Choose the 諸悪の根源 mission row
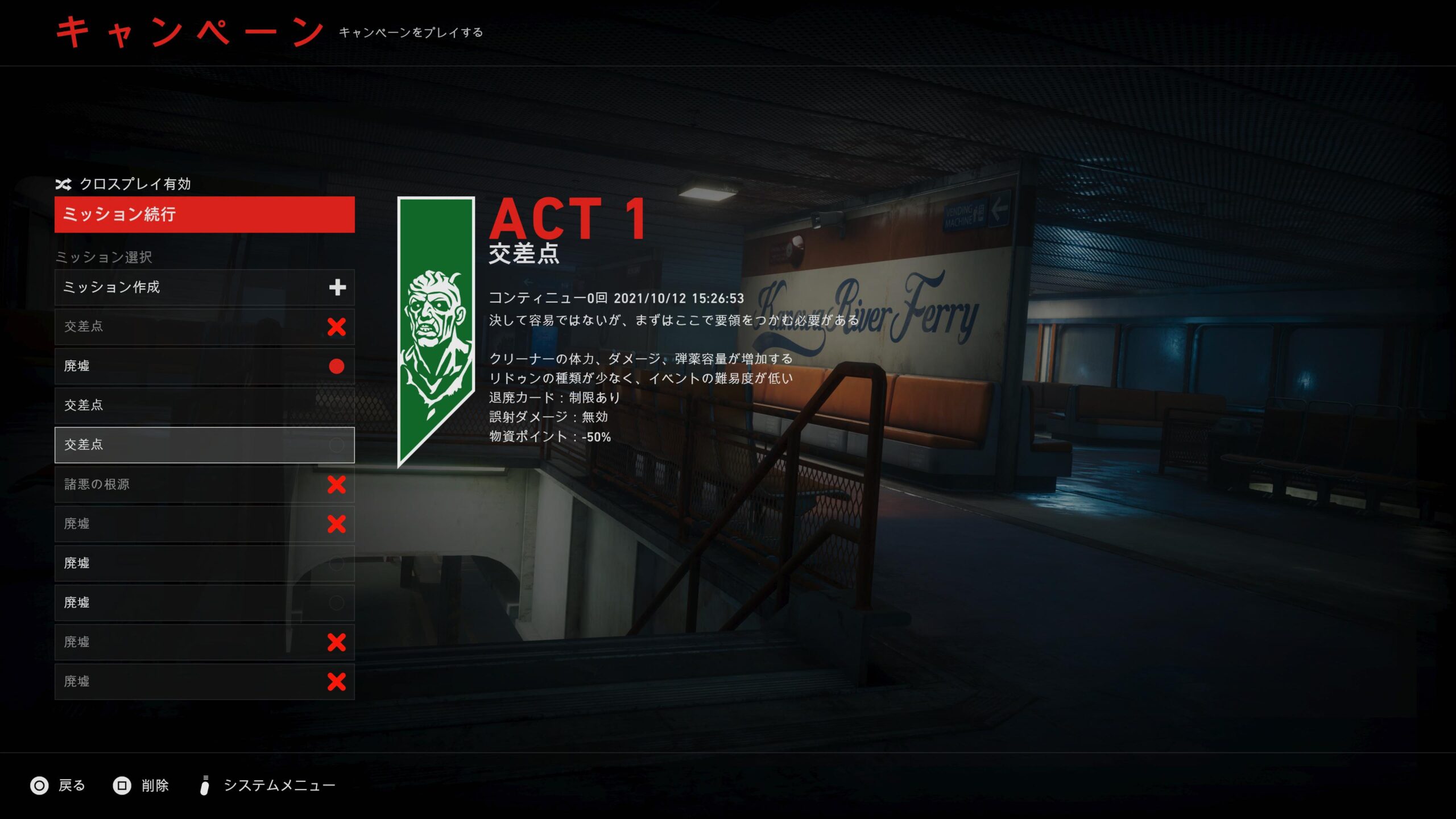The image size is (1456, 819). click(204, 484)
